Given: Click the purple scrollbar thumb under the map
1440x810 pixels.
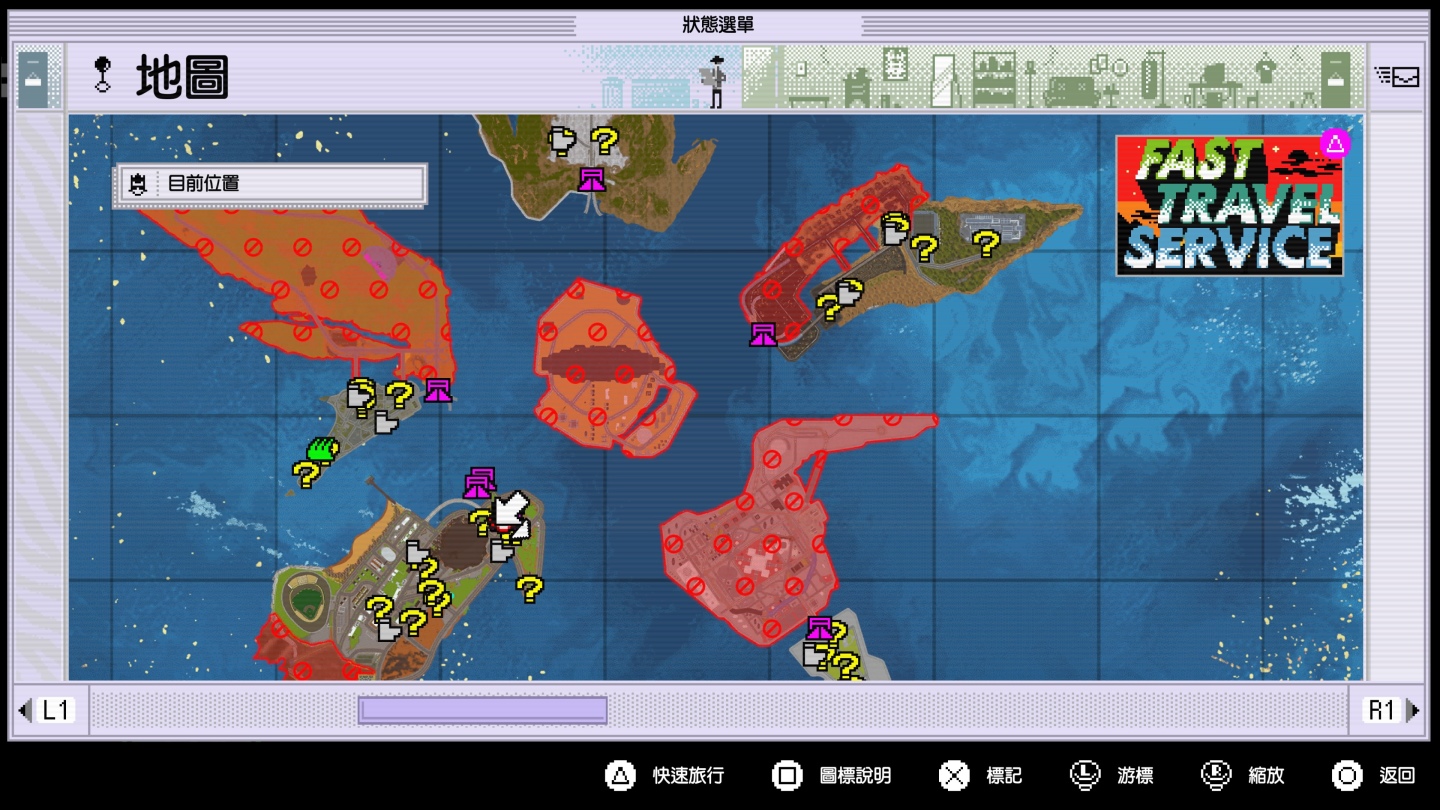Looking at the screenshot, I should click(x=483, y=710).
